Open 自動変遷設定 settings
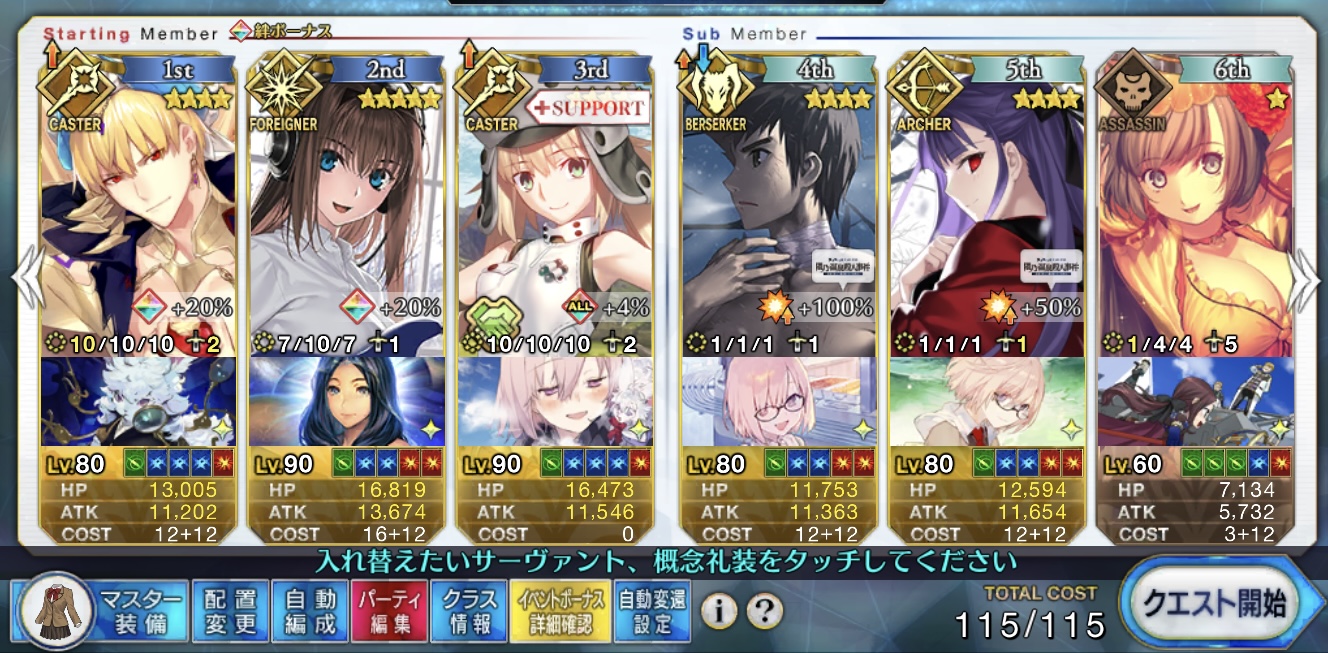The image size is (1328, 653). click(651, 611)
